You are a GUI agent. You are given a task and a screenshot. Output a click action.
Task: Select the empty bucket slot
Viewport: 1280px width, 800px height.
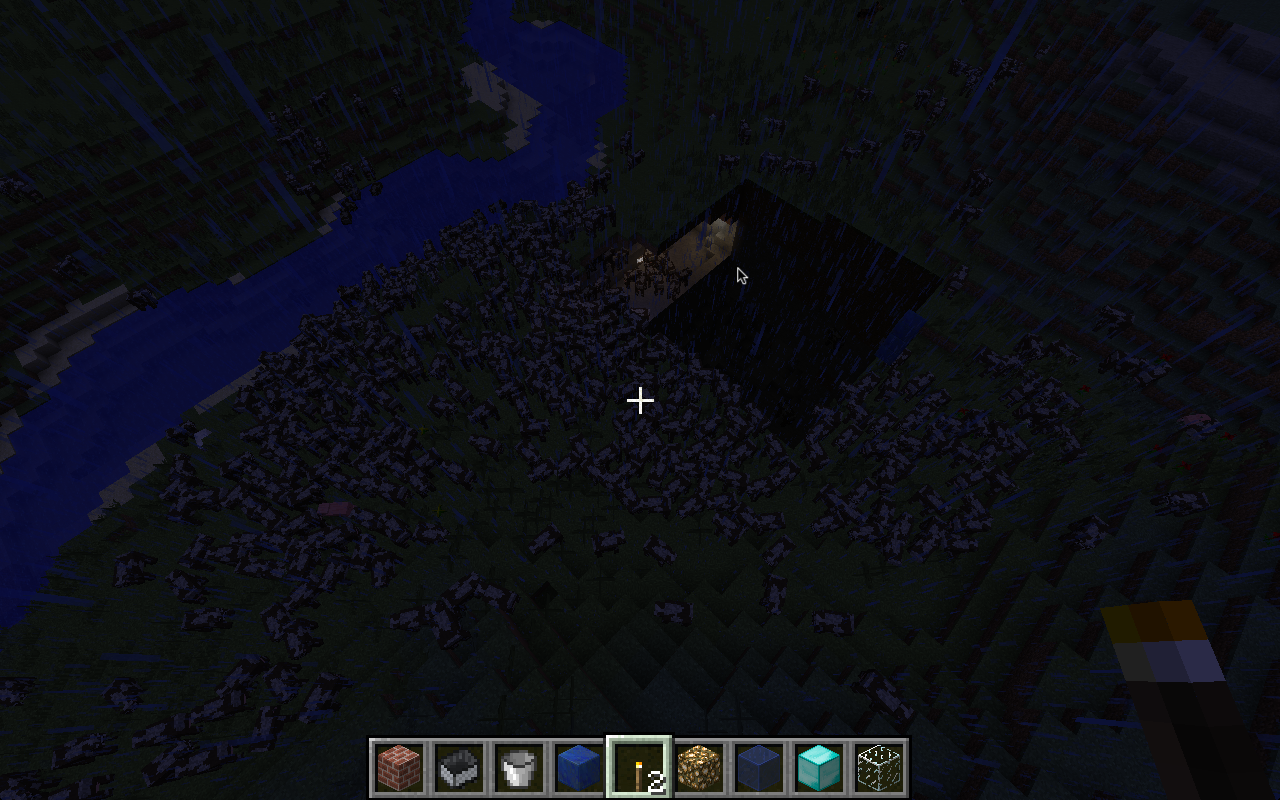519,768
